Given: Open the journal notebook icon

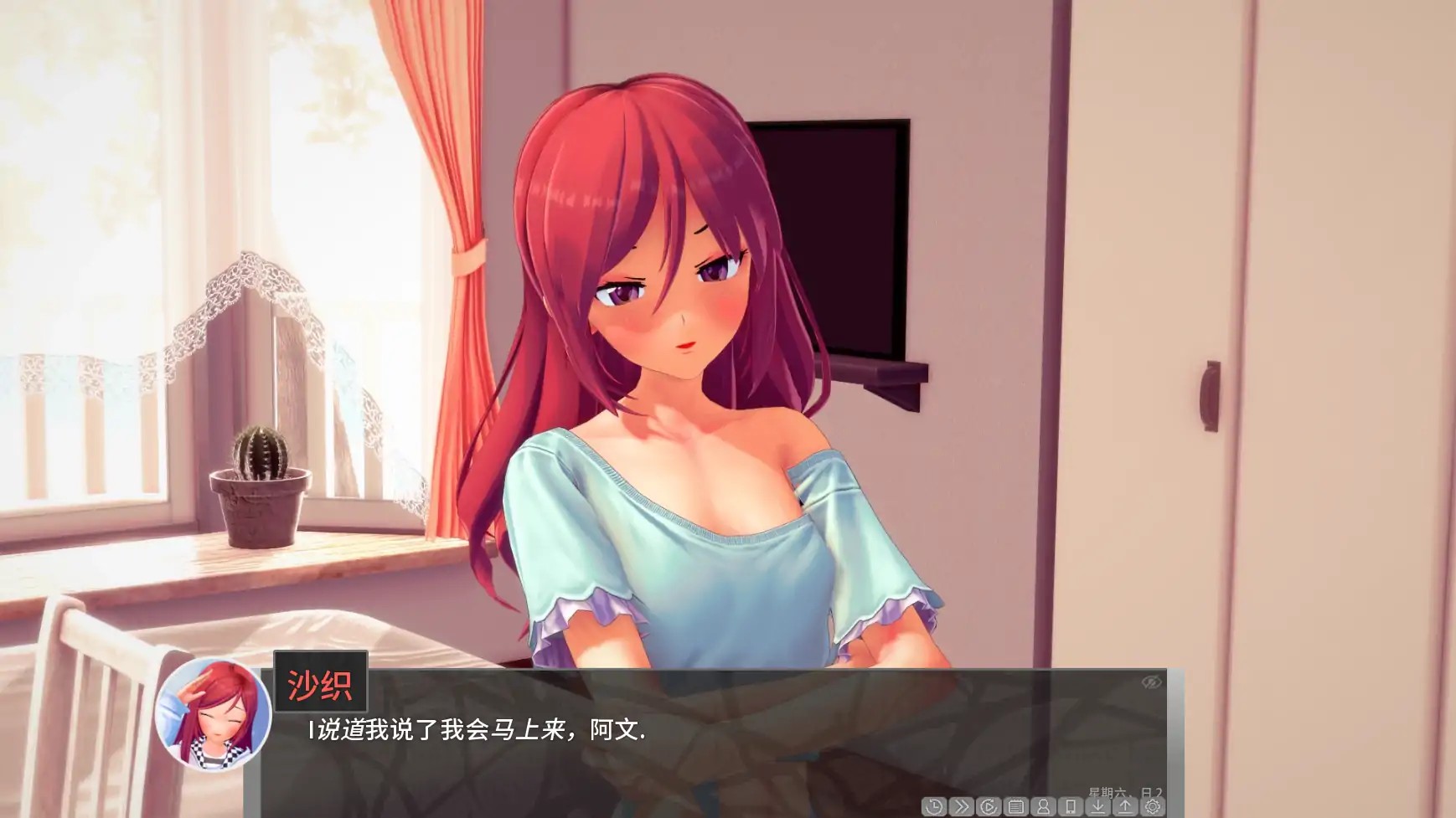Looking at the screenshot, I should [1016, 805].
